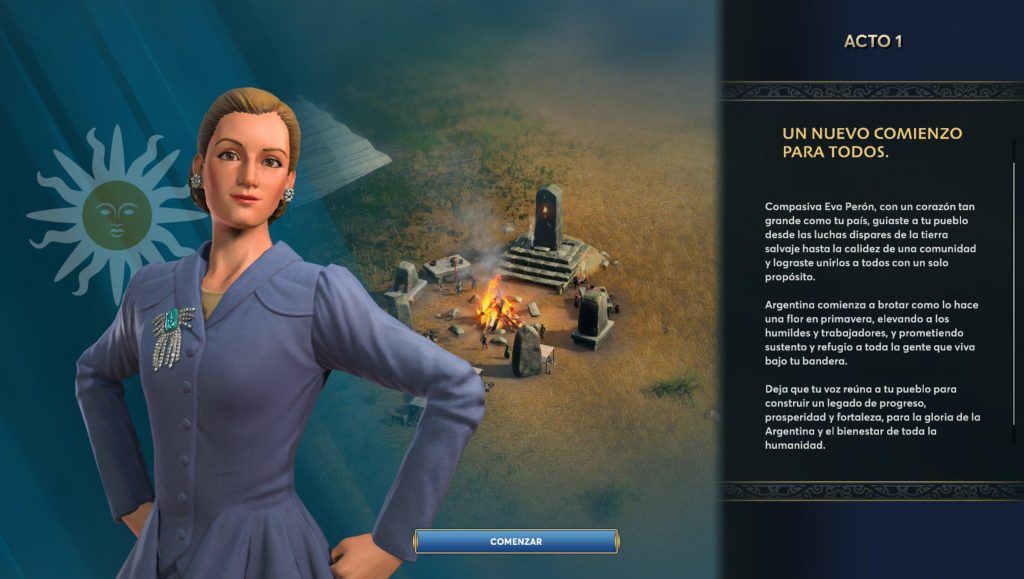Image resolution: width=1024 pixels, height=579 pixels.
Task: Start the game with the Comenzar button
Action: [x=516, y=541]
